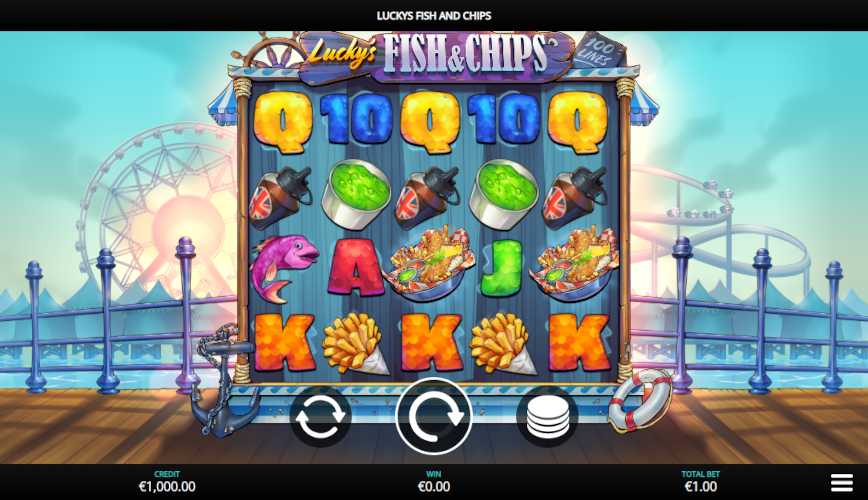Open autoplay with the double-arrow button

pos(320,416)
